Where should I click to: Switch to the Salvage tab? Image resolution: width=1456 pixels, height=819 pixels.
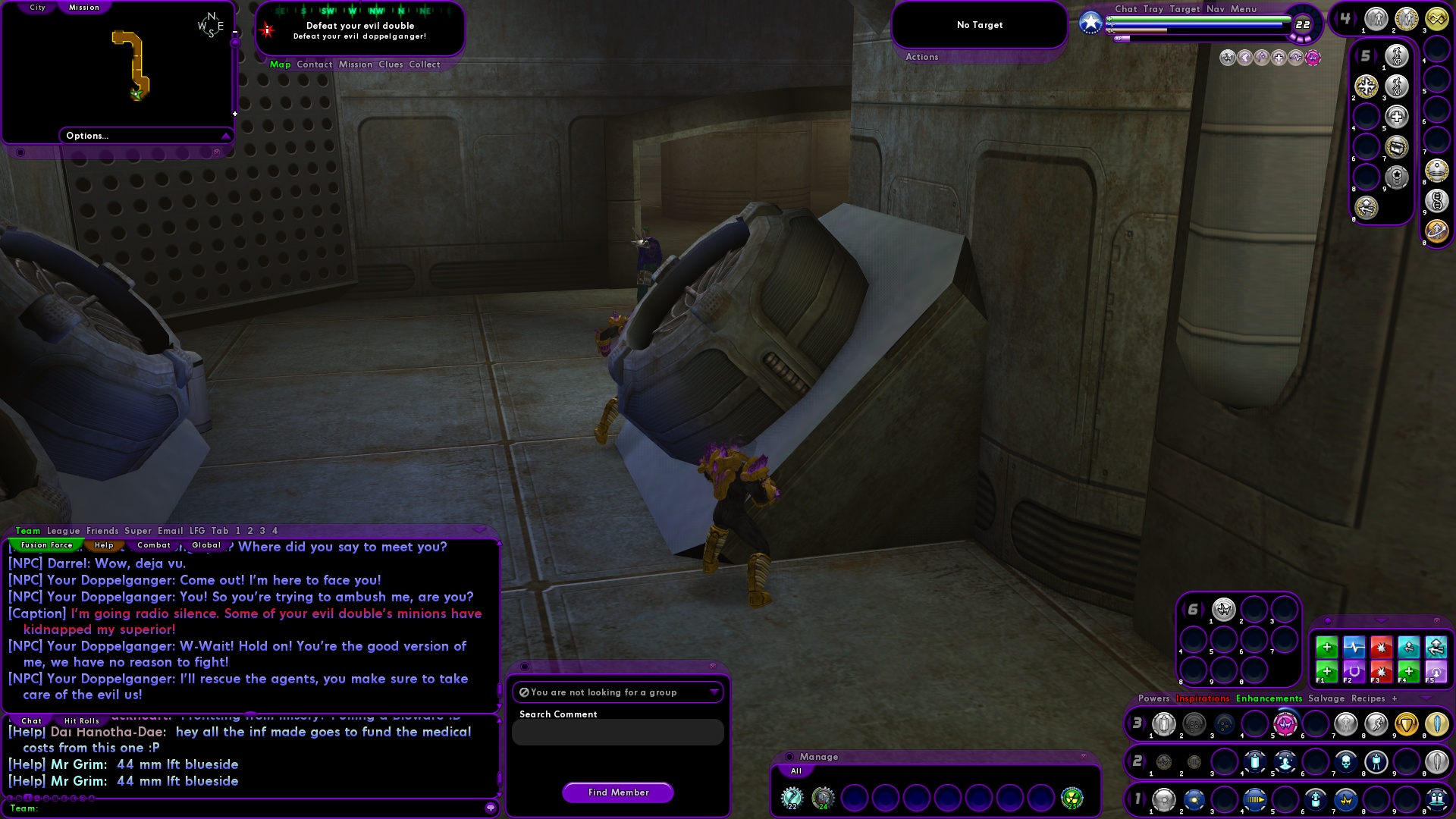1327,698
